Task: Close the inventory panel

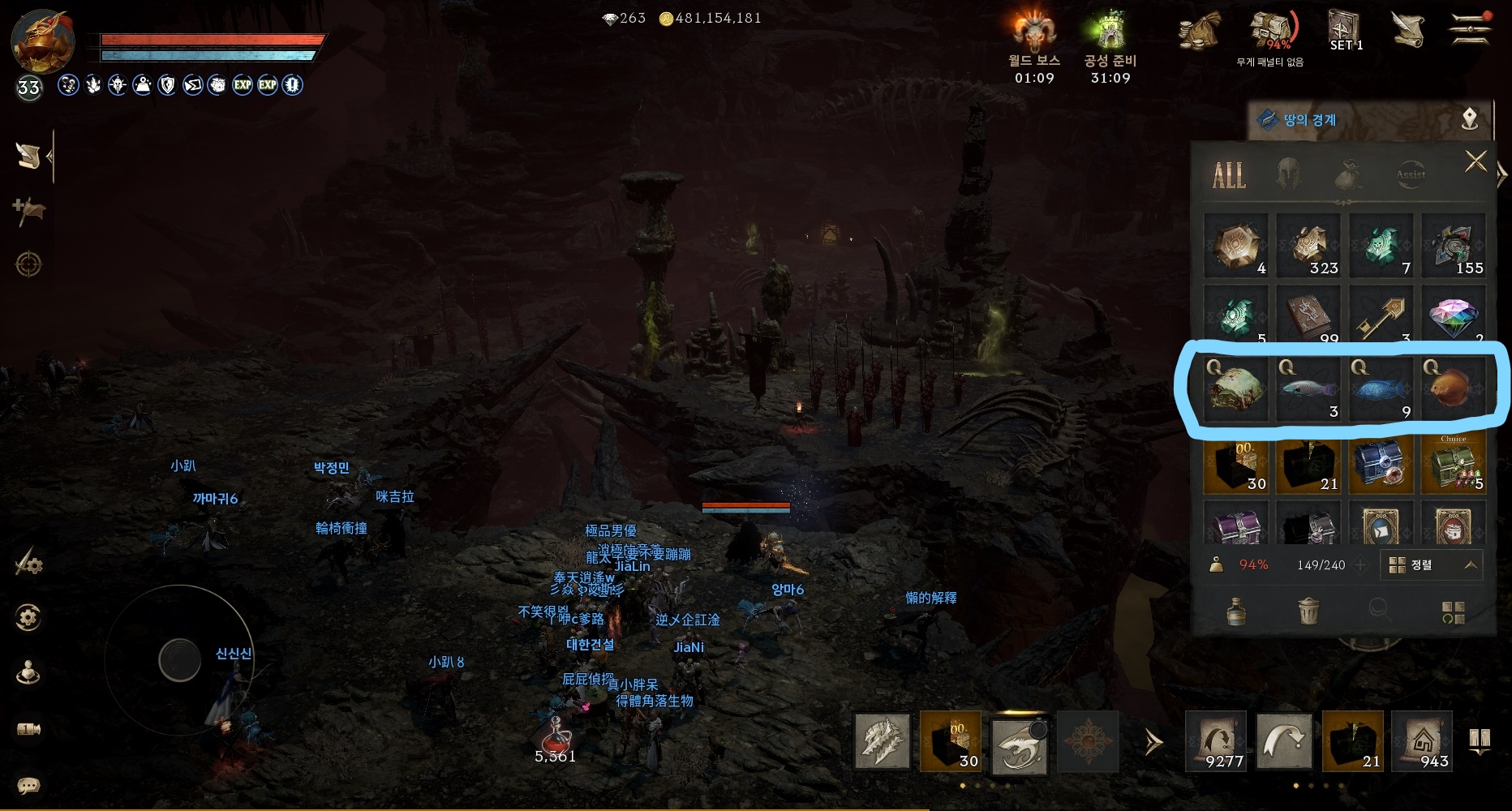Action: click(1475, 162)
